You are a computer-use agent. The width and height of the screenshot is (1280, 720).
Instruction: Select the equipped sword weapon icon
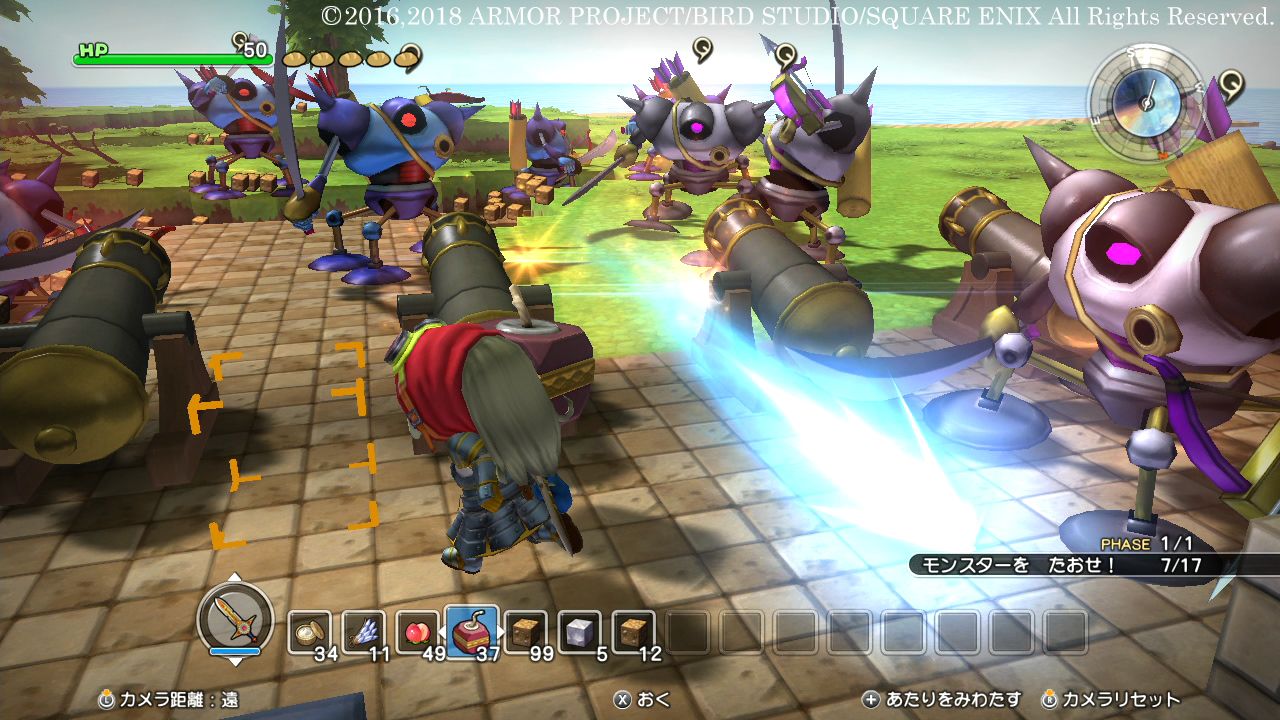click(235, 618)
